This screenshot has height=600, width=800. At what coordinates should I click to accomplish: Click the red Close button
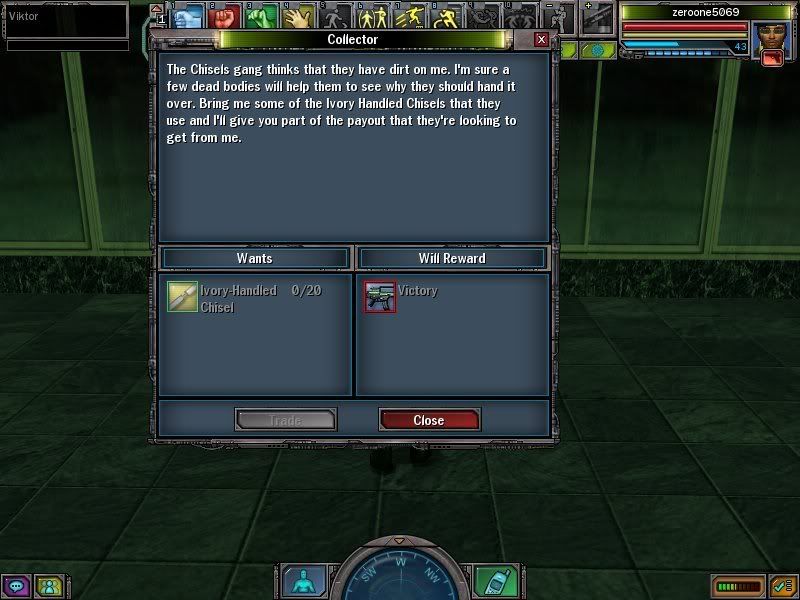click(429, 420)
